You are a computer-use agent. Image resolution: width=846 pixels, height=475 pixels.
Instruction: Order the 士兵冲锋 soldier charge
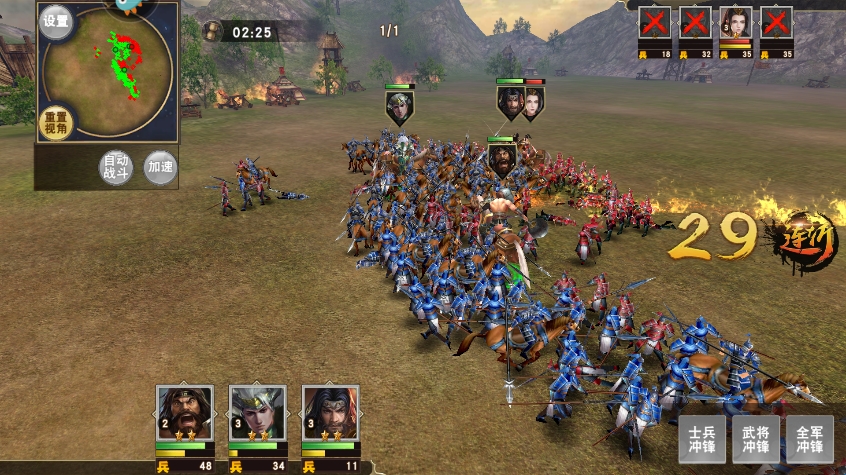702,438
